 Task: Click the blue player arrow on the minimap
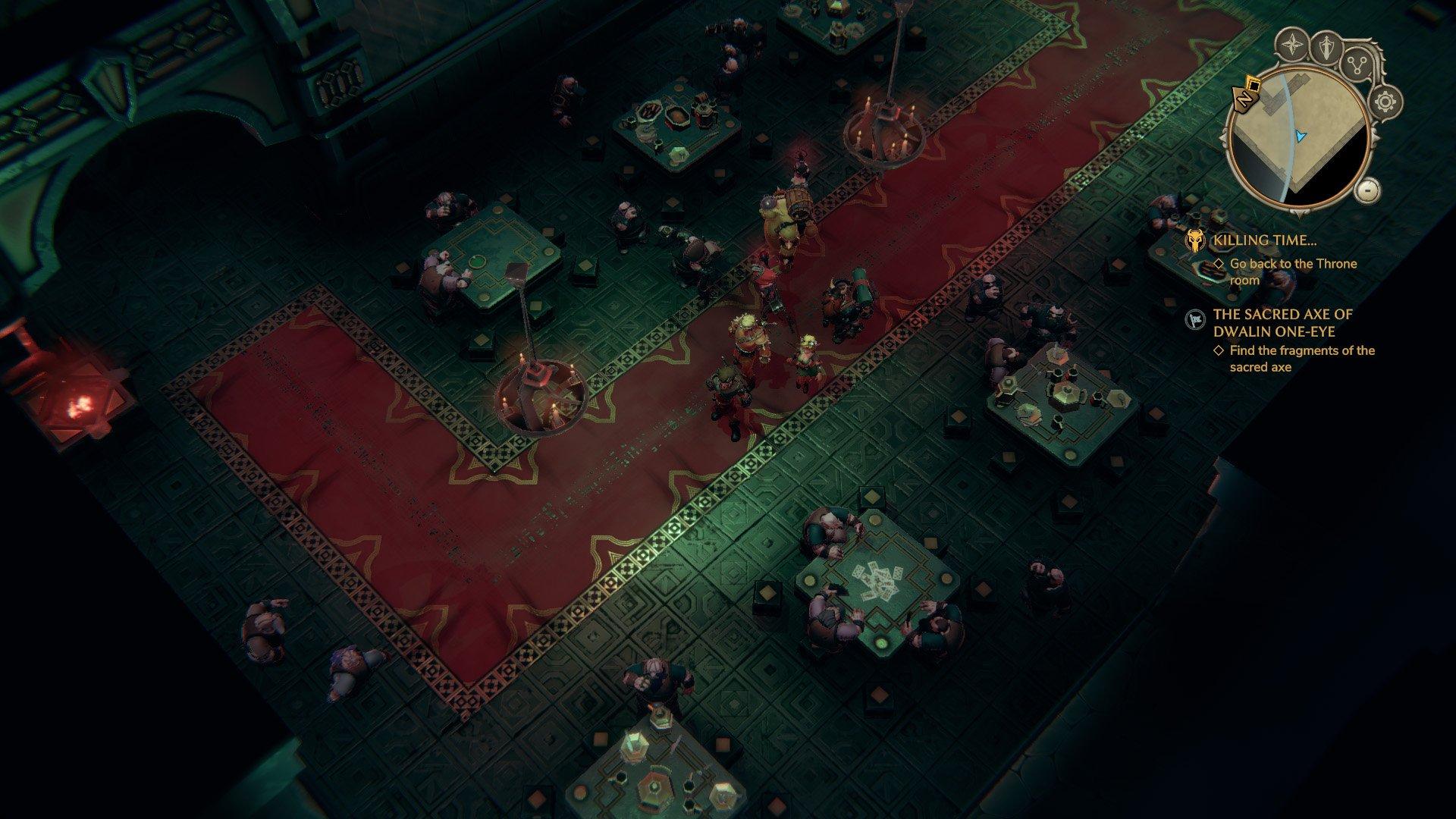pos(1300,136)
